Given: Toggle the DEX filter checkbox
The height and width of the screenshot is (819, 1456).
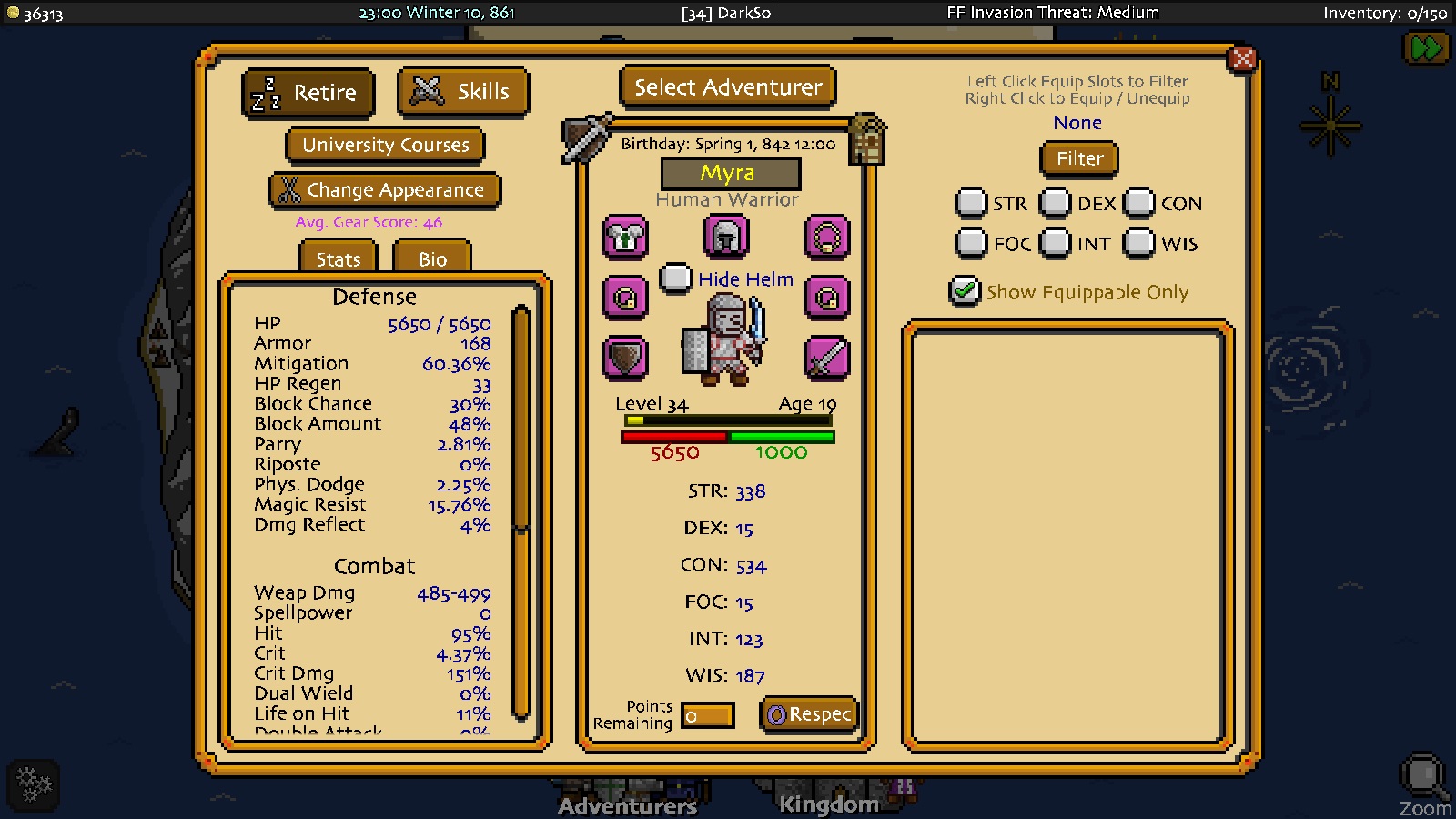Looking at the screenshot, I should [1054, 203].
